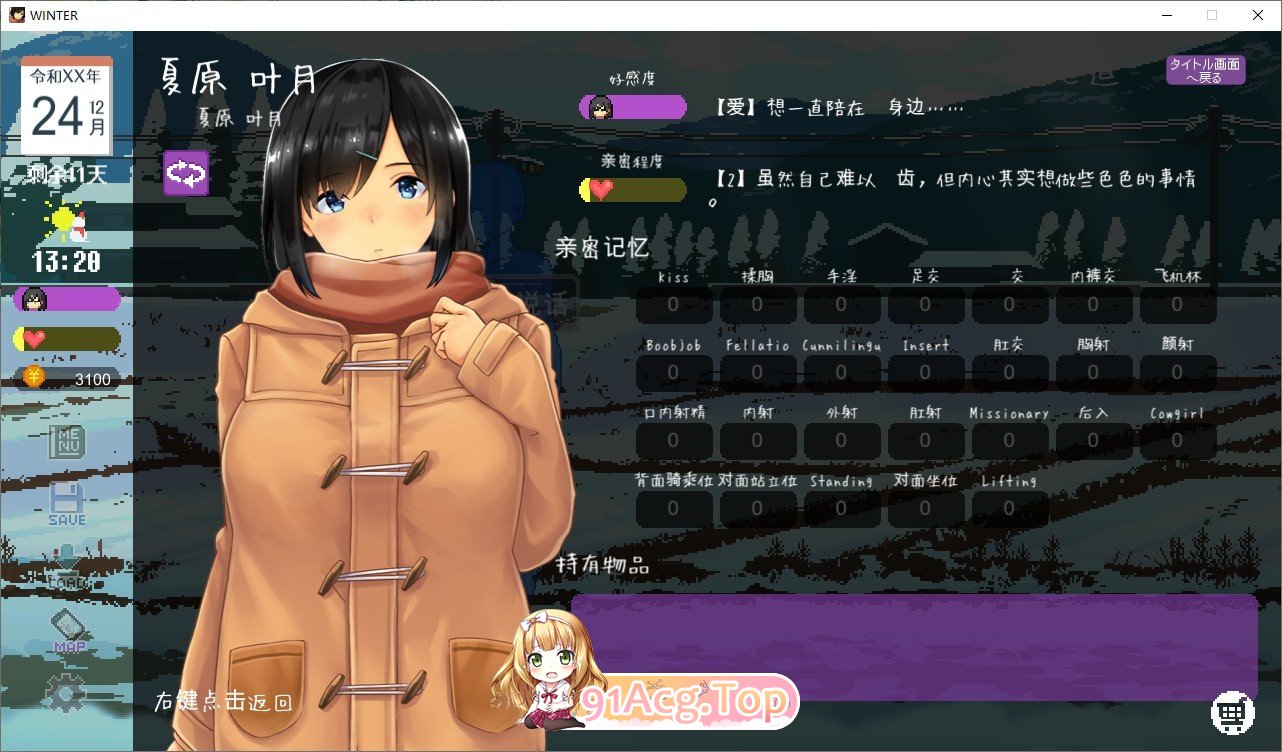Open the gear settings icon

(66, 694)
